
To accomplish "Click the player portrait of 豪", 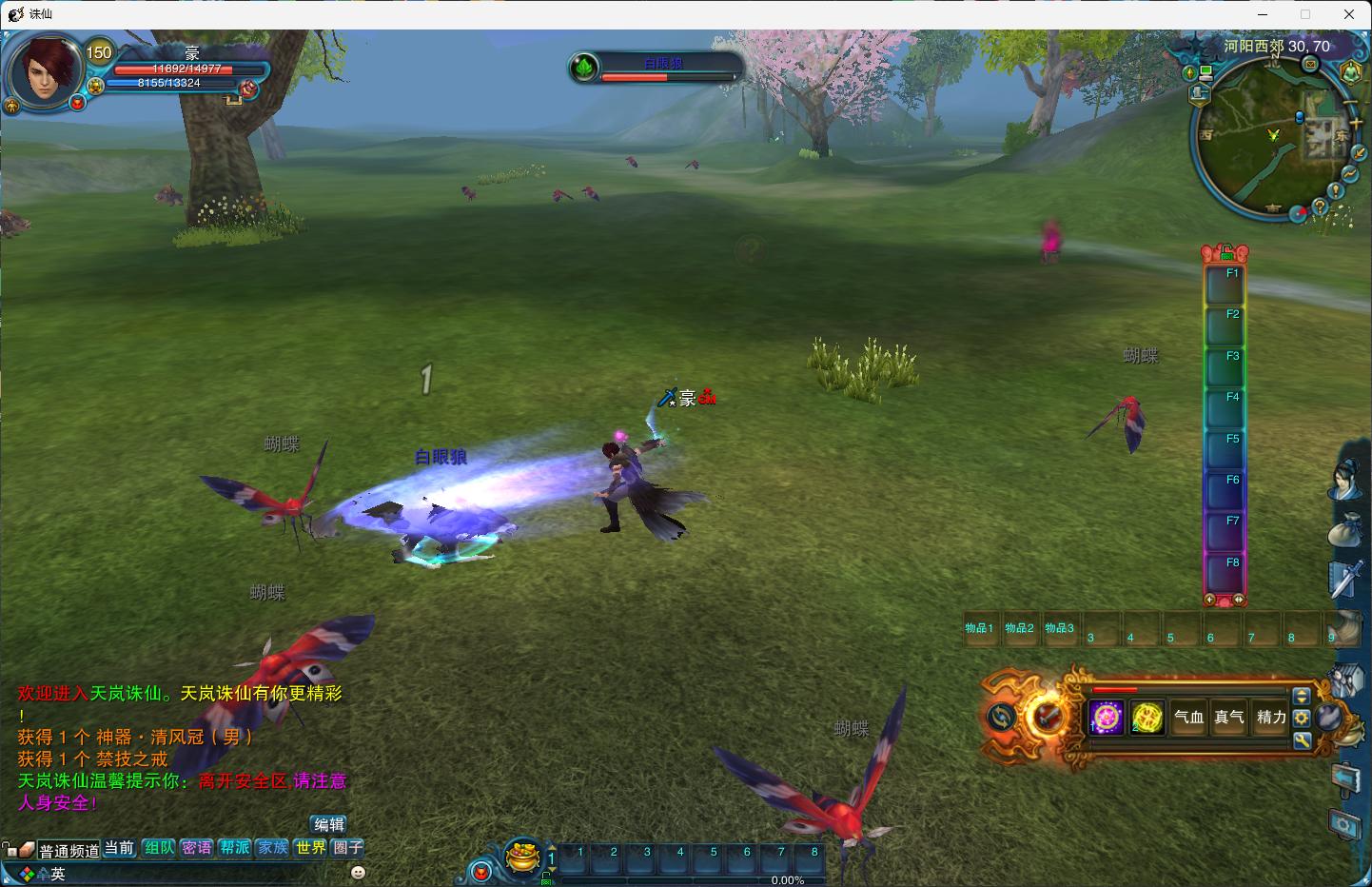I will [x=46, y=71].
